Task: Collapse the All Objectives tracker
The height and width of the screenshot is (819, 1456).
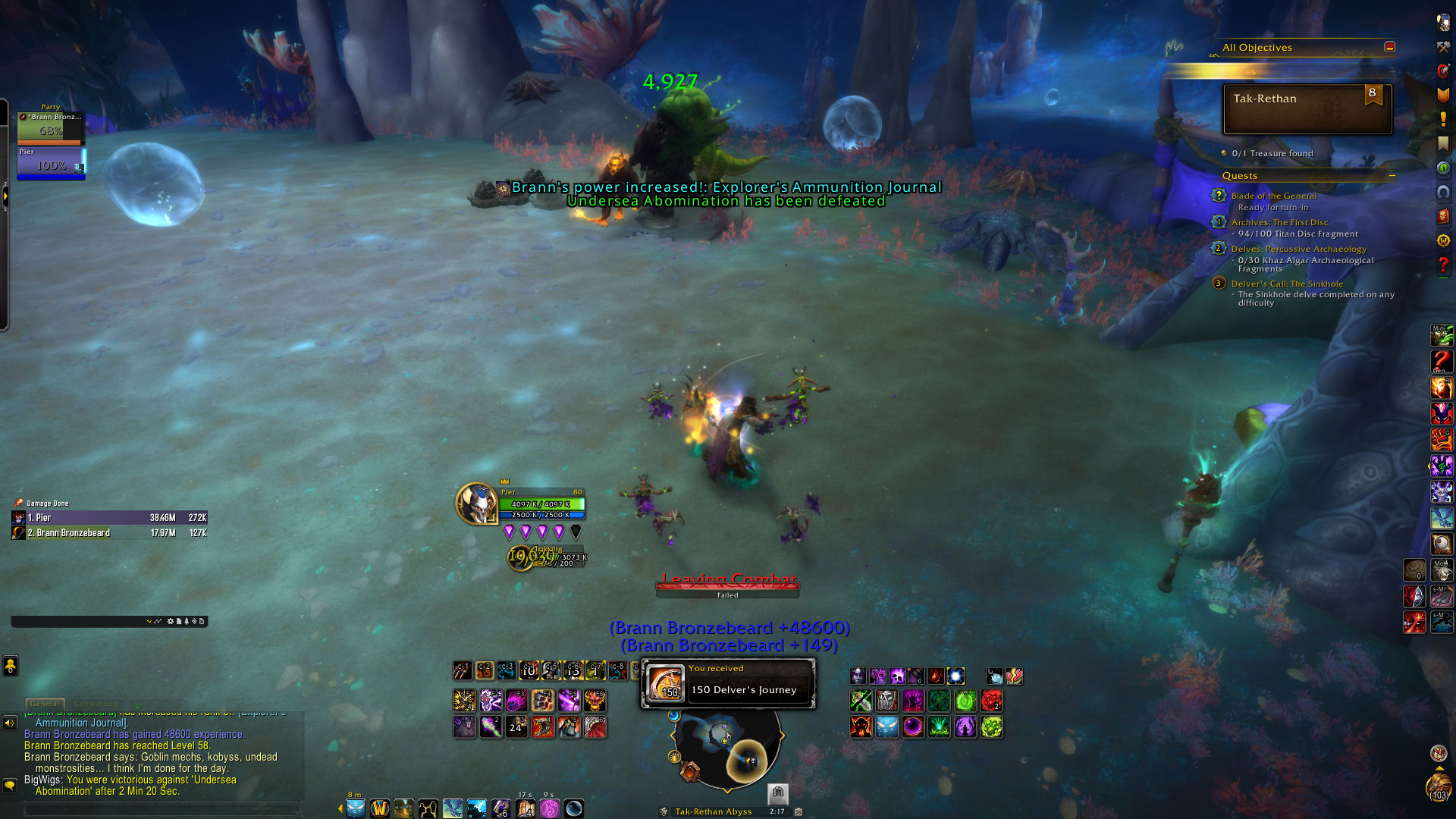Action: 1389,47
